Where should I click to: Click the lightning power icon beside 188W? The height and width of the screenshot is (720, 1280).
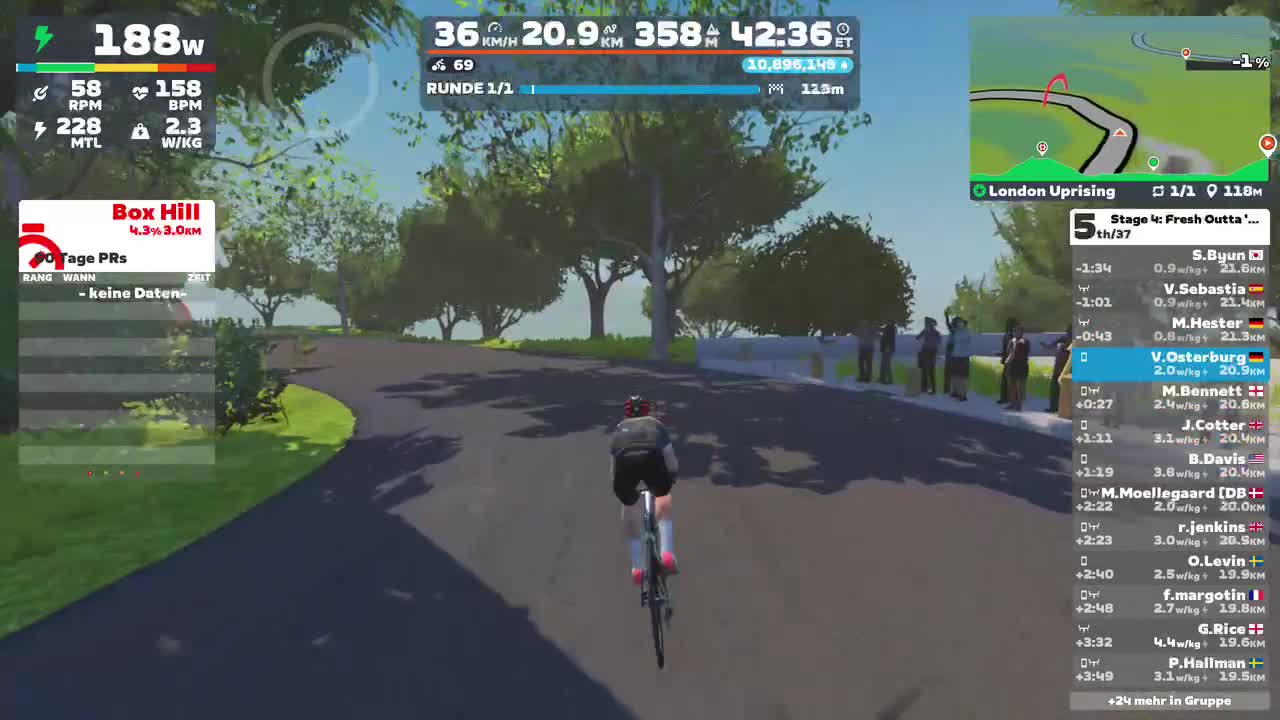pos(41,38)
